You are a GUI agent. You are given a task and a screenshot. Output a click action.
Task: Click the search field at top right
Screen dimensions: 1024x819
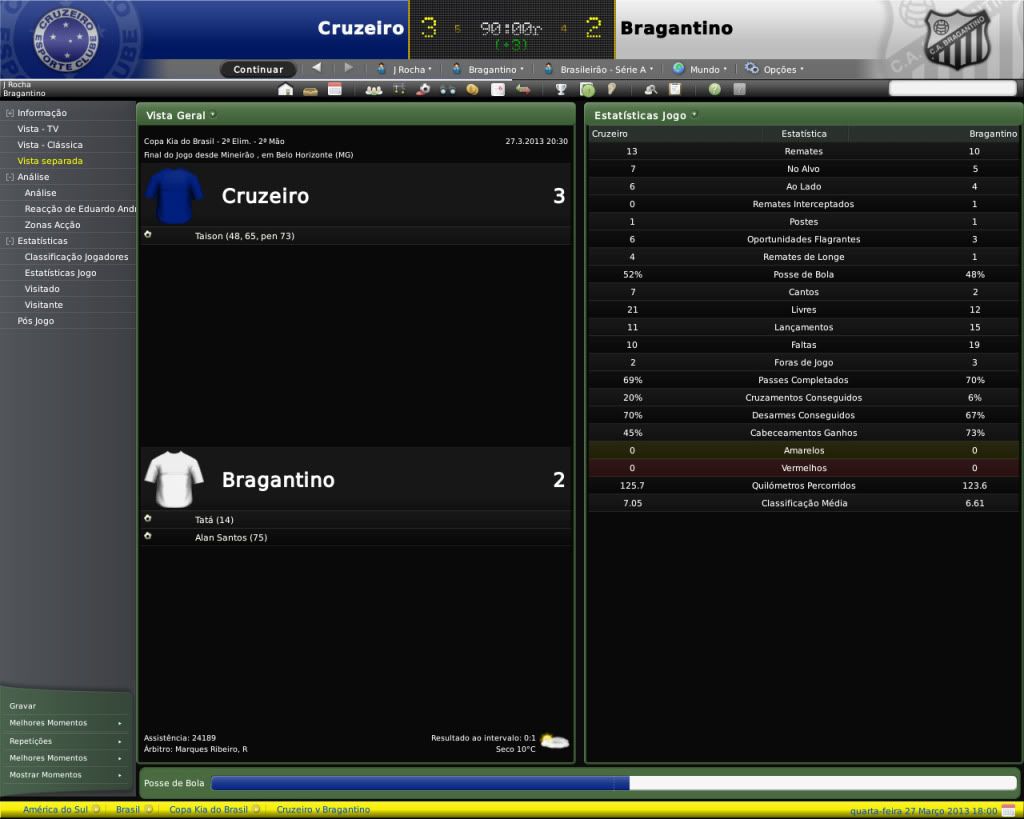click(951, 89)
